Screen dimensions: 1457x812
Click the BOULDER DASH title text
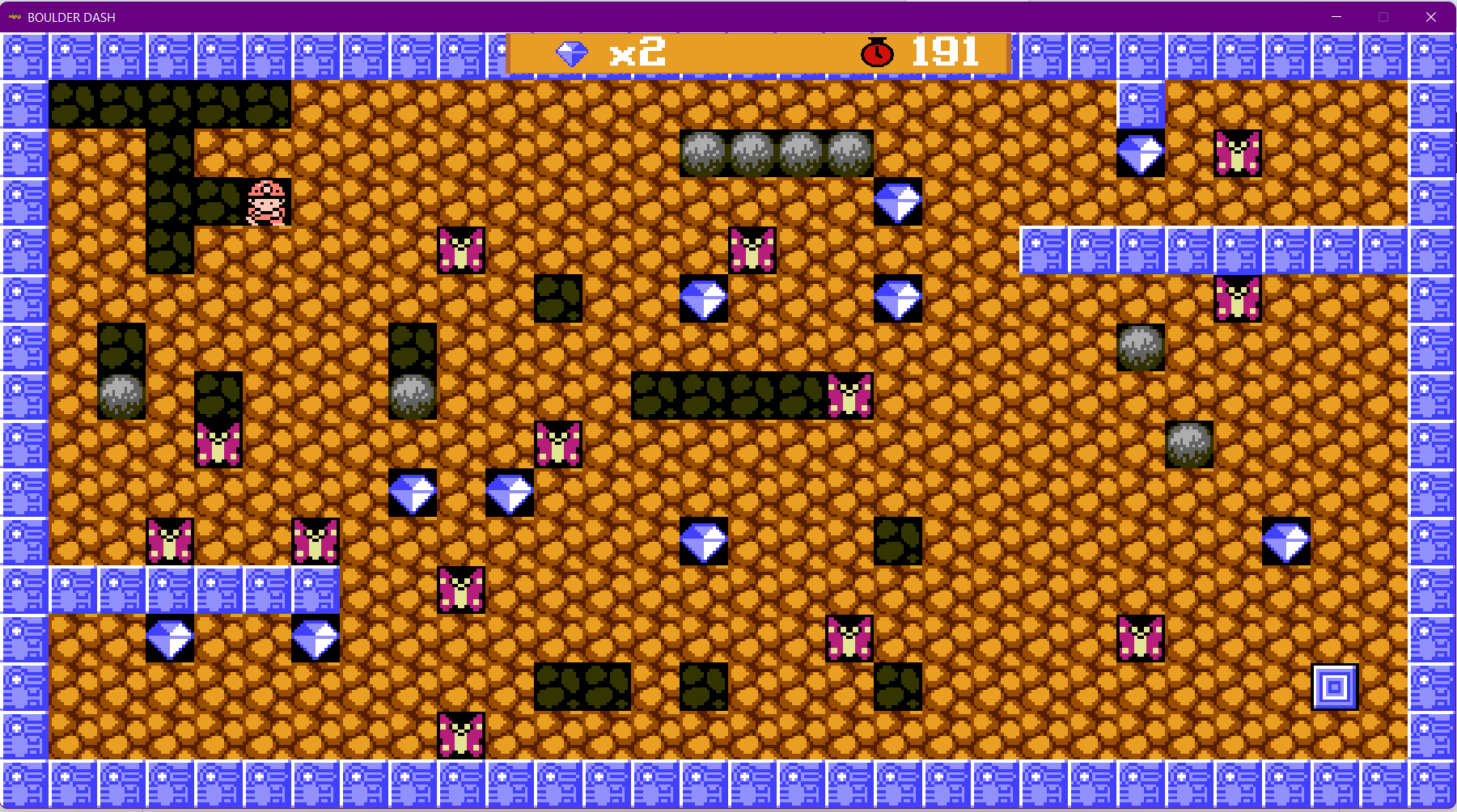[x=71, y=17]
